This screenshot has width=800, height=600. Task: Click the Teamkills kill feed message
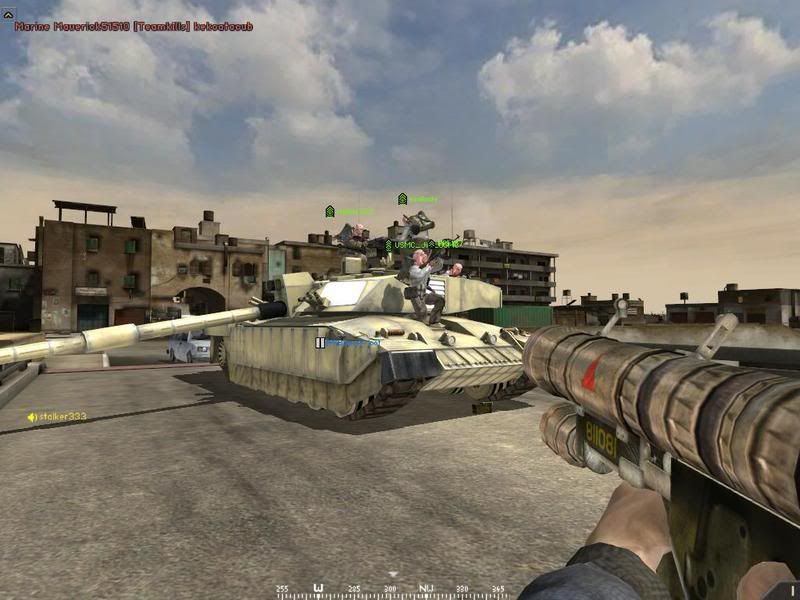[x=133, y=25]
